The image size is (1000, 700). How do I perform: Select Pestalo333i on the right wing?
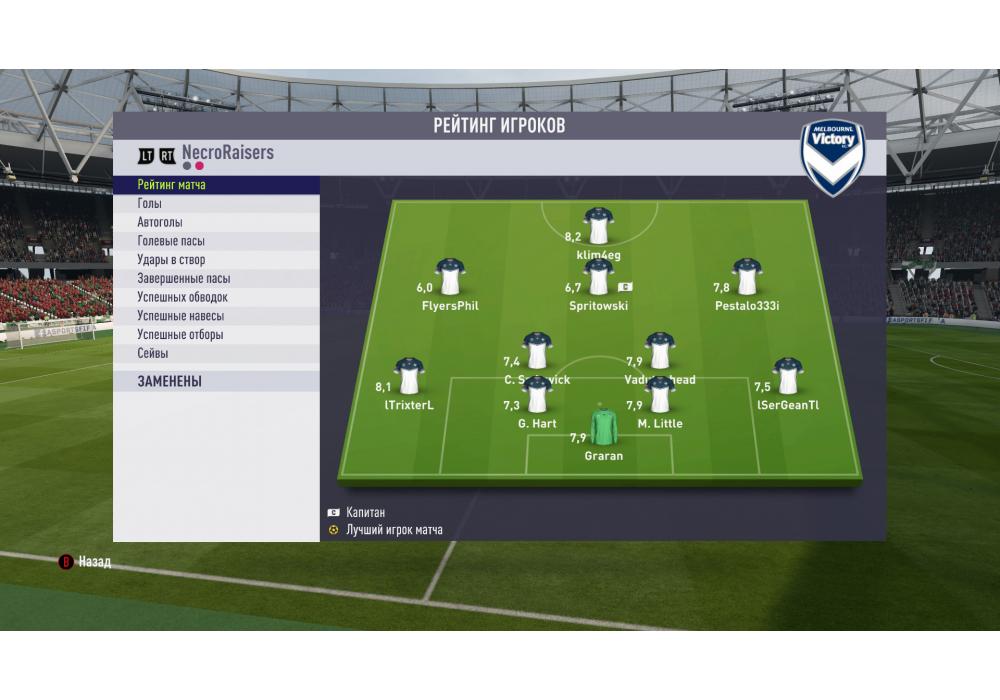(746, 277)
